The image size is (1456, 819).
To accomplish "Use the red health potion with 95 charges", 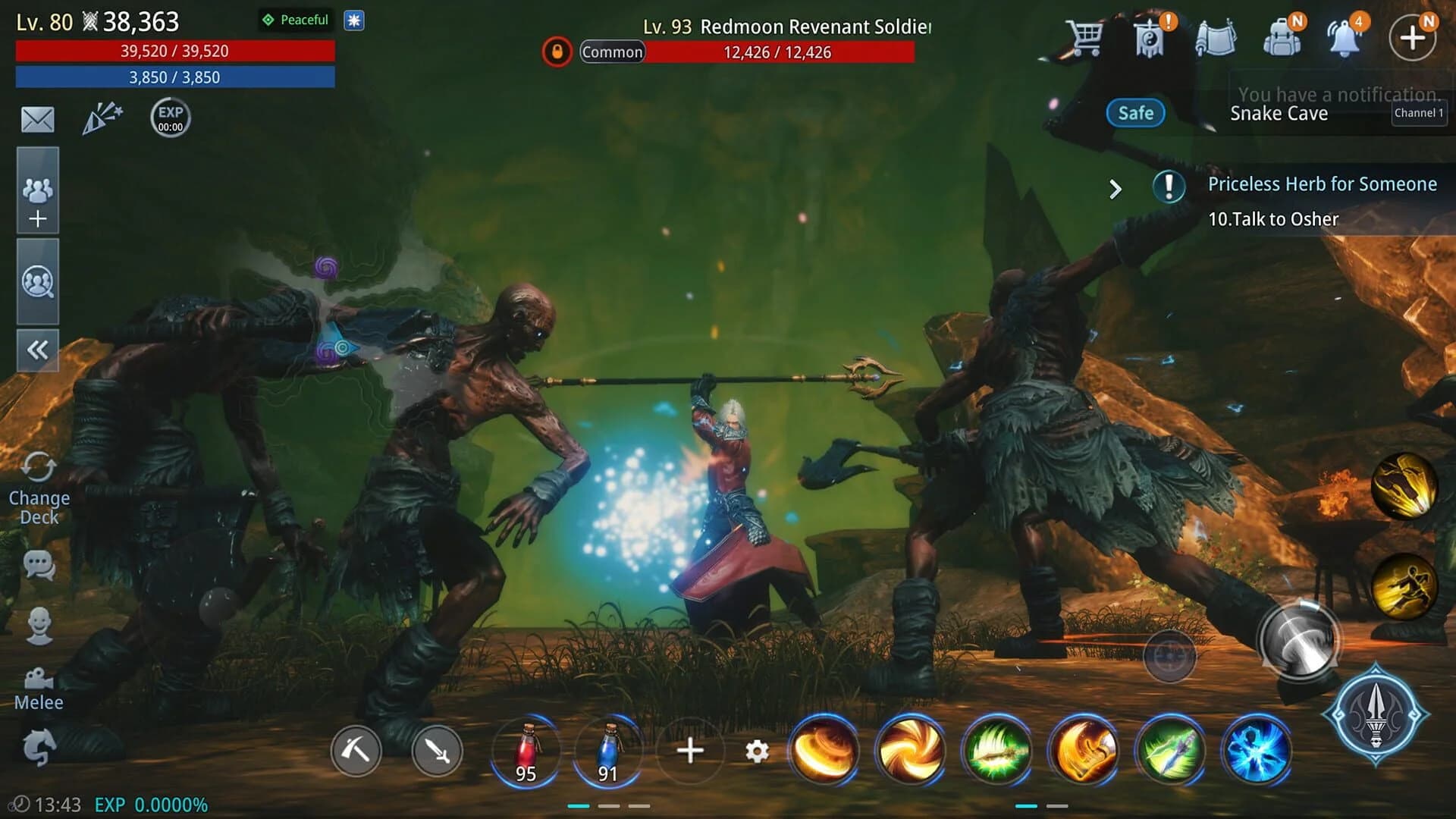I will click(x=526, y=752).
